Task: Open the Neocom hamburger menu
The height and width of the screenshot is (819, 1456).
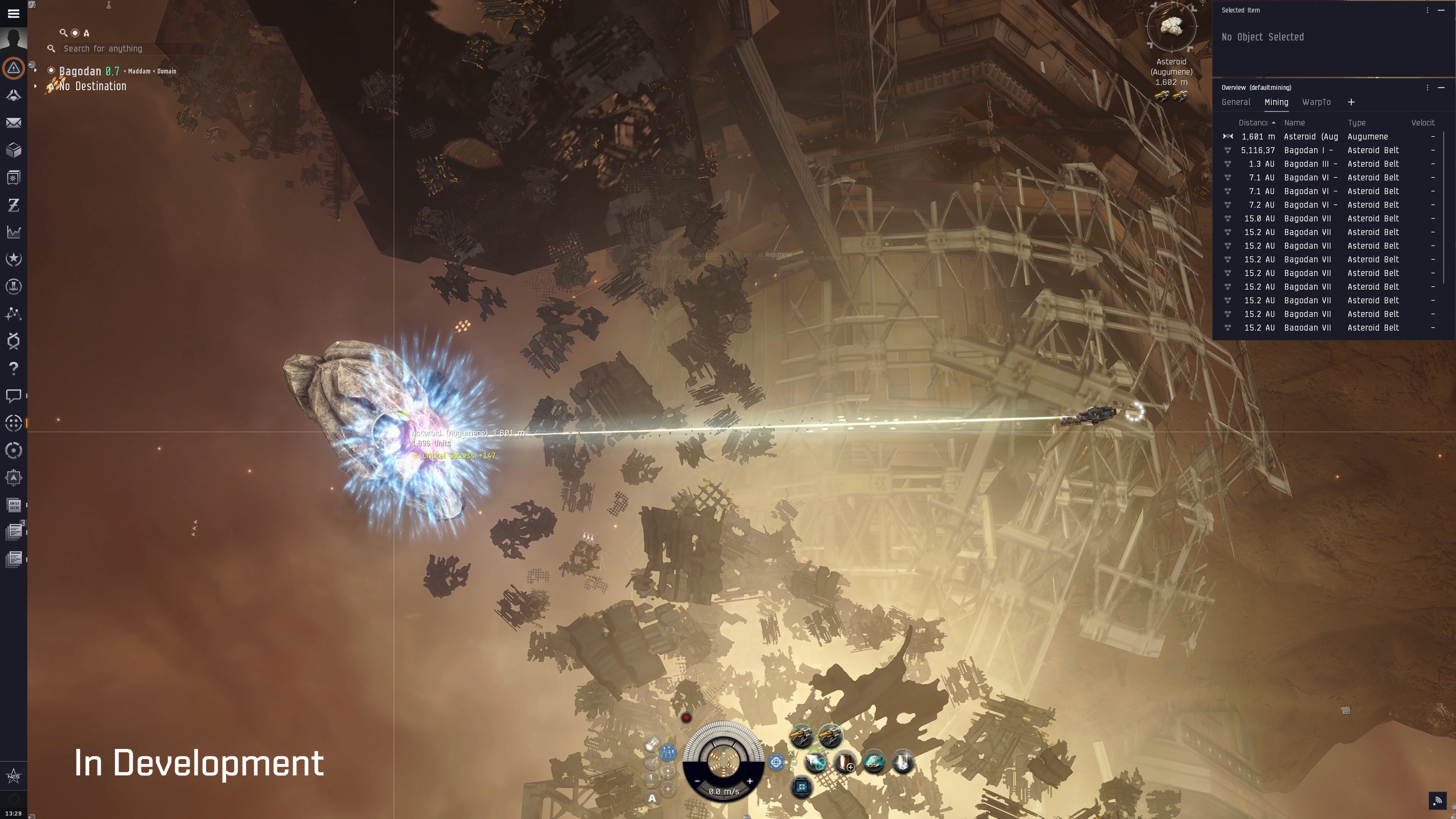Action: point(14,14)
